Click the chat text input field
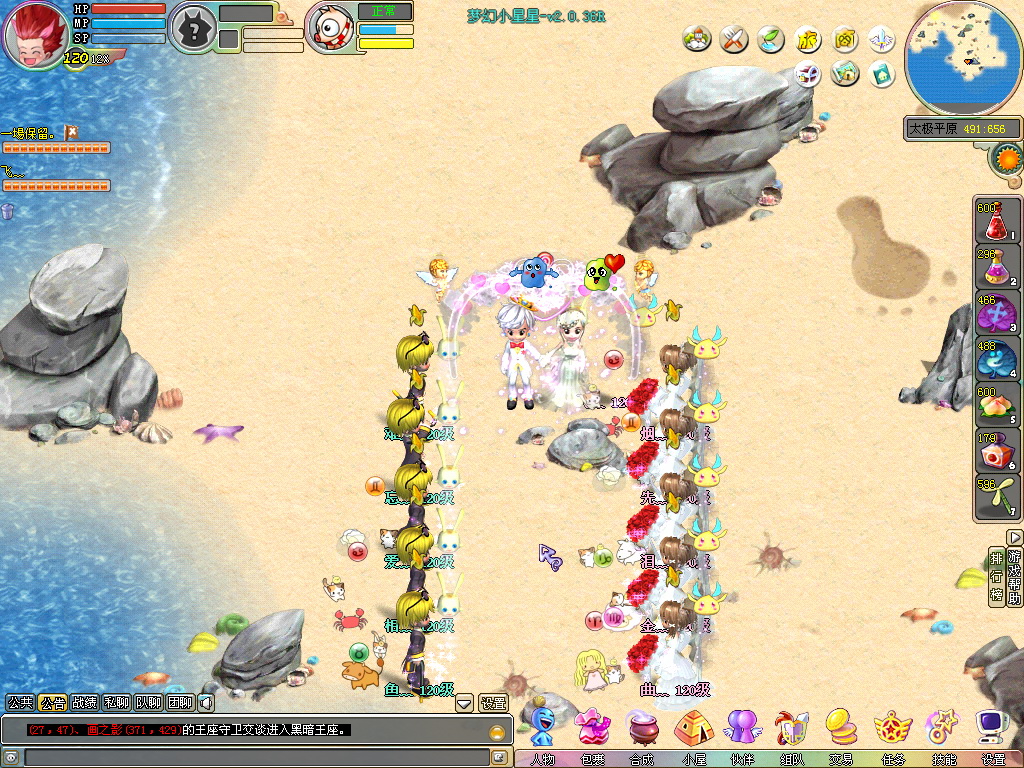Screen dimensions: 1024x768 pyautogui.click(x=250, y=757)
